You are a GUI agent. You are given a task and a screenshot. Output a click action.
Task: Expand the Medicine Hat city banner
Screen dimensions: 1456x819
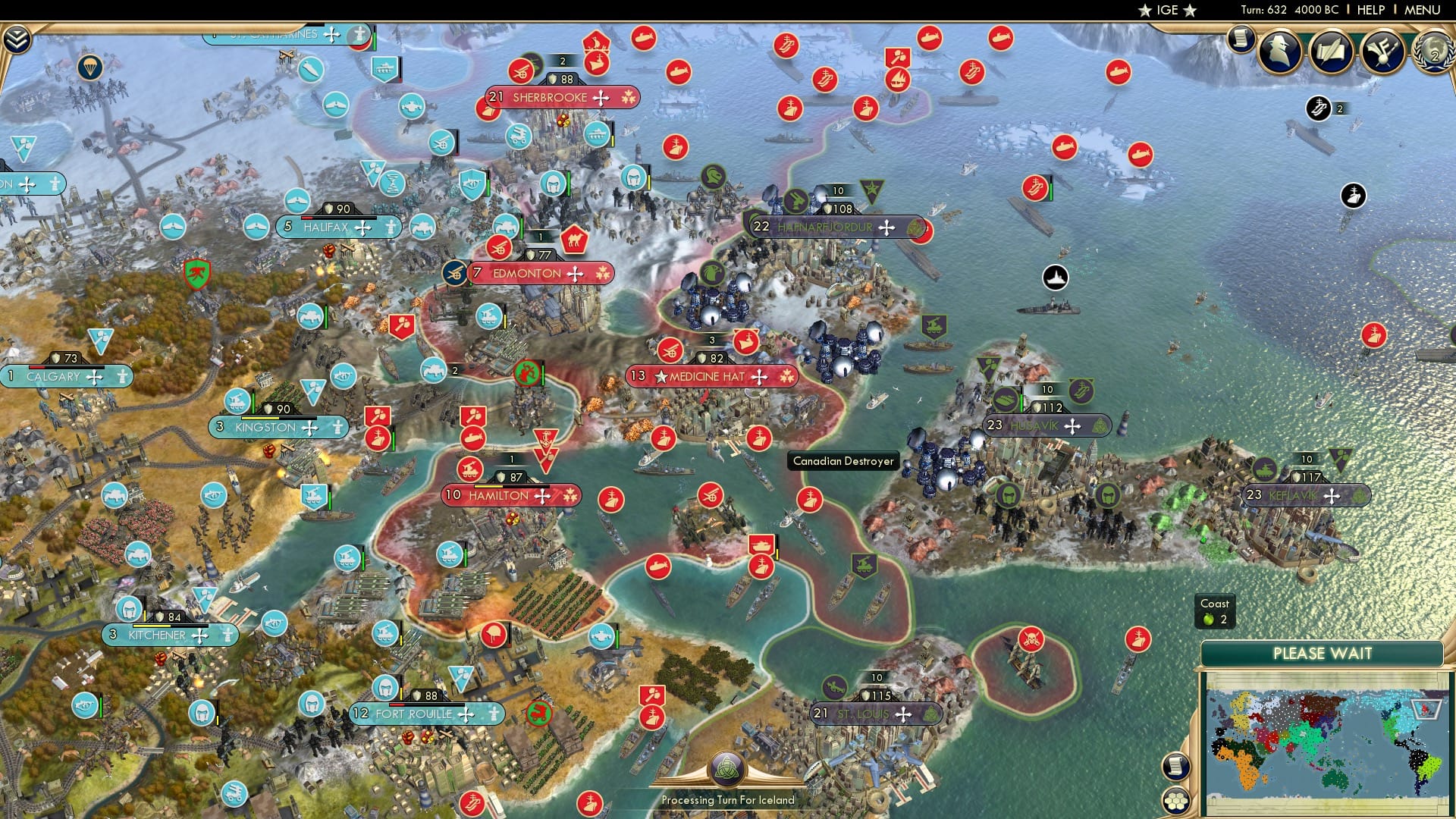pos(710,375)
